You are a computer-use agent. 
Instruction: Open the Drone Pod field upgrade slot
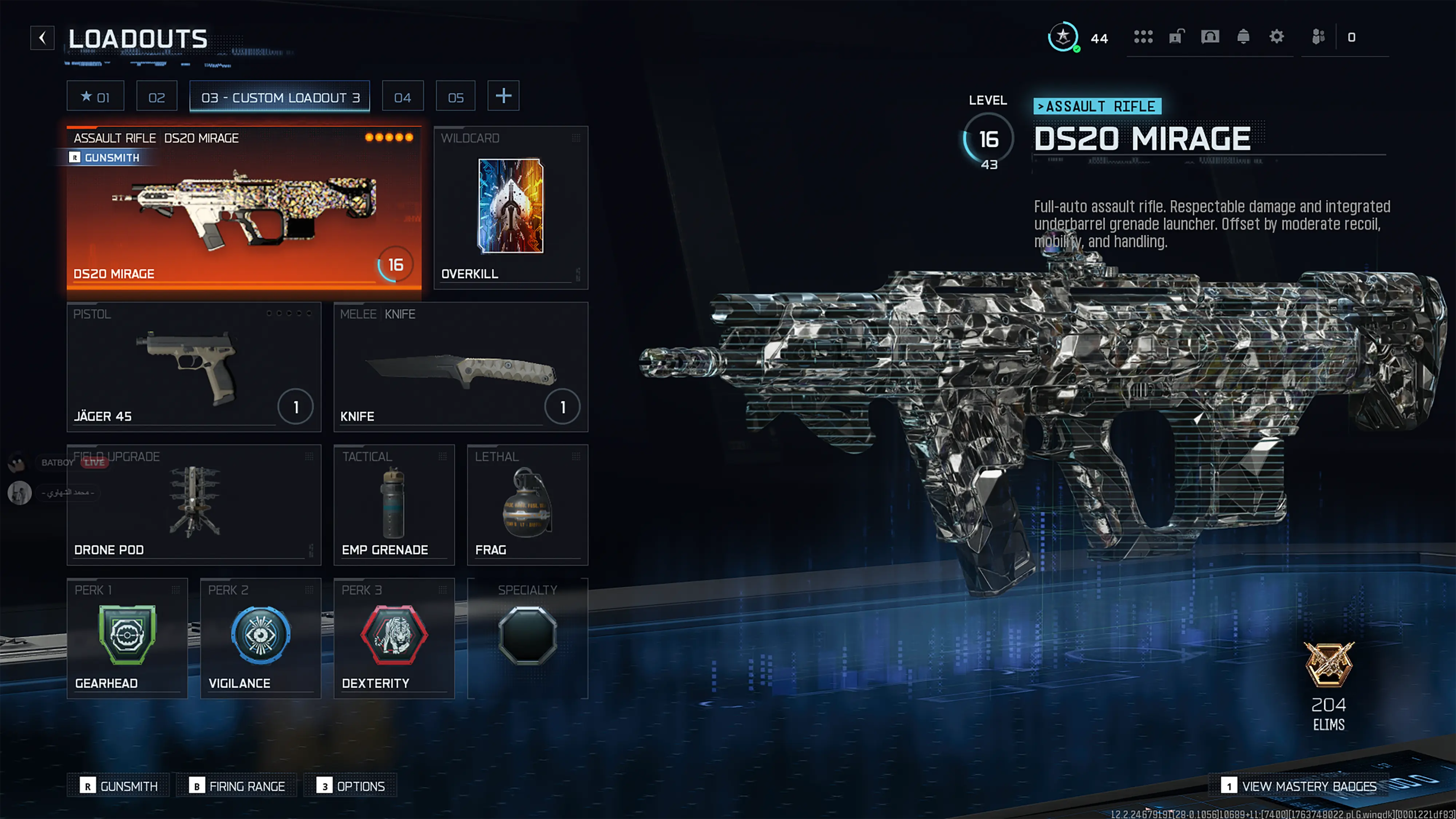[193, 504]
